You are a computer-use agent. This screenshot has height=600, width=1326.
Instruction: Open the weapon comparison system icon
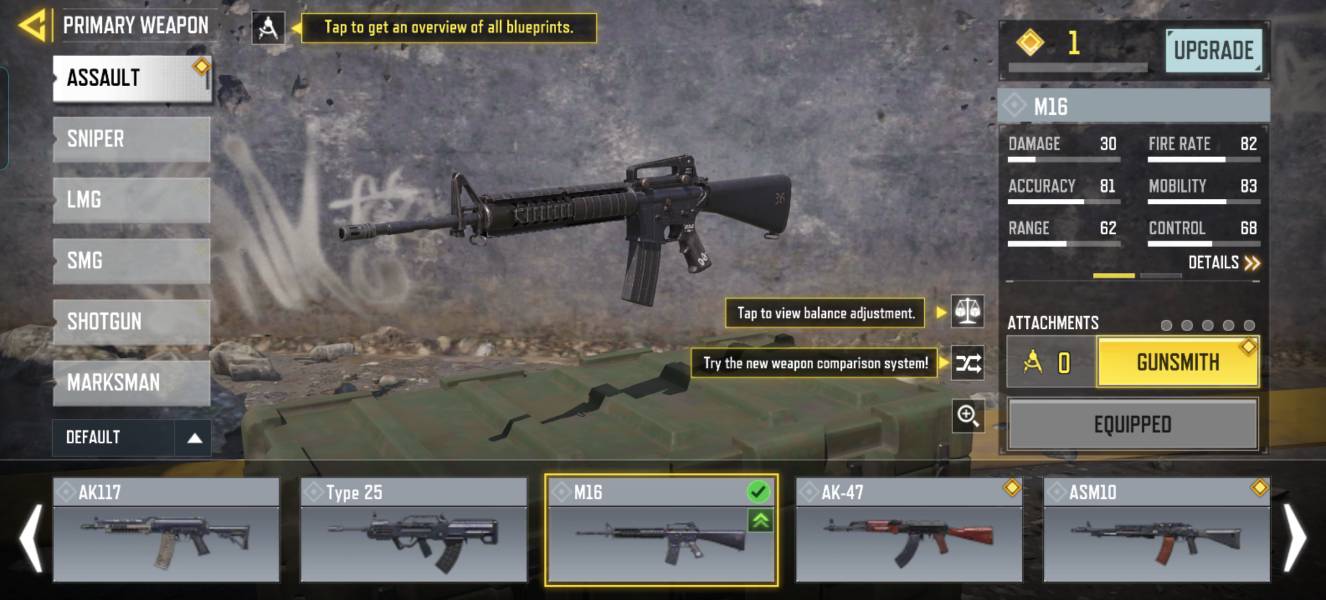(967, 363)
